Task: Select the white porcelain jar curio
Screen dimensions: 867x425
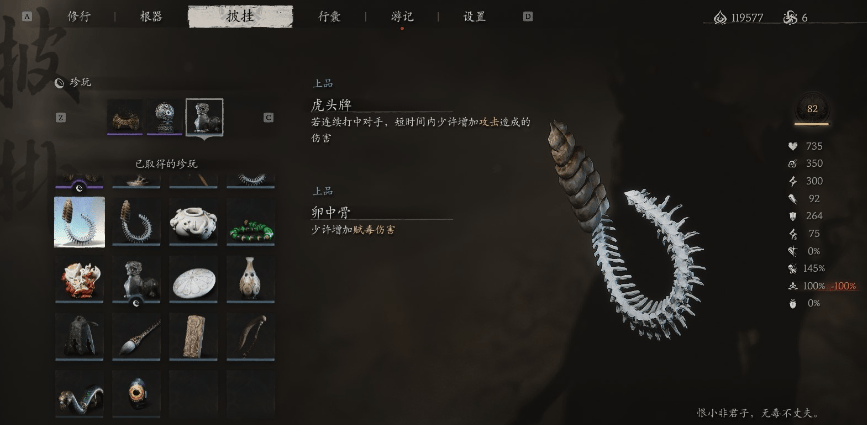Action: click(194, 222)
